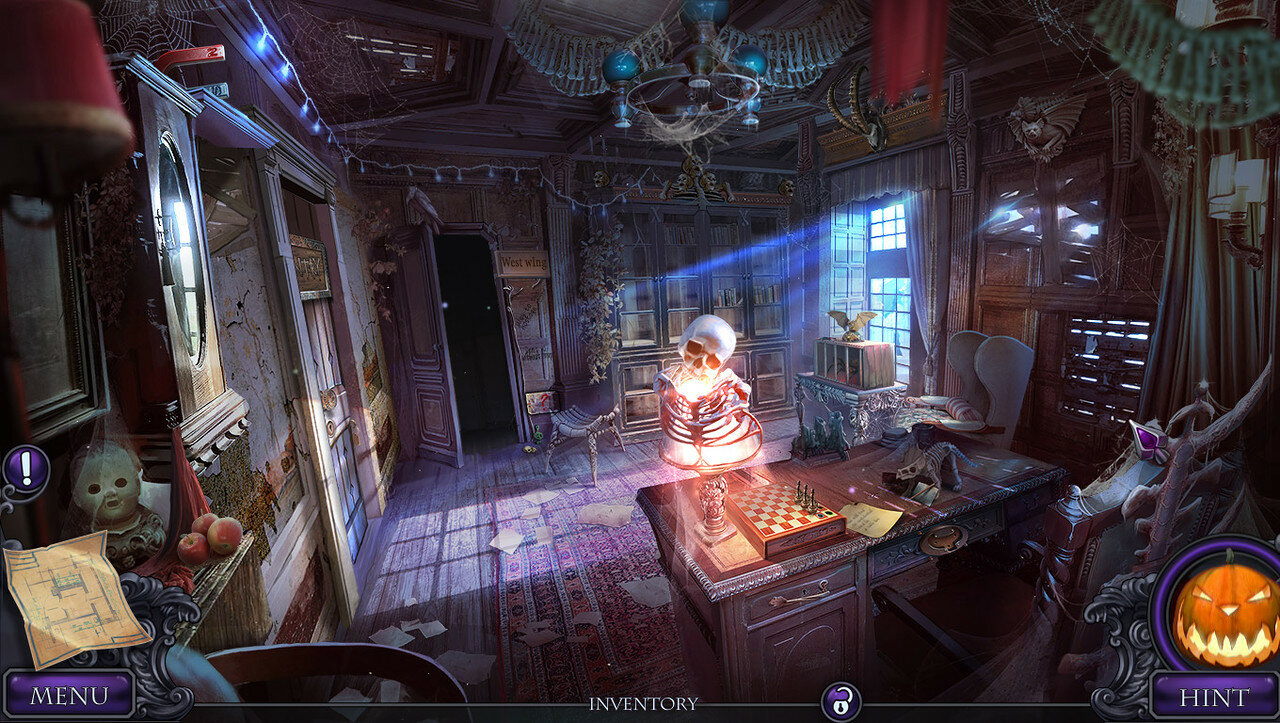Open the parchment map
This screenshot has width=1280, height=723.
73,598
